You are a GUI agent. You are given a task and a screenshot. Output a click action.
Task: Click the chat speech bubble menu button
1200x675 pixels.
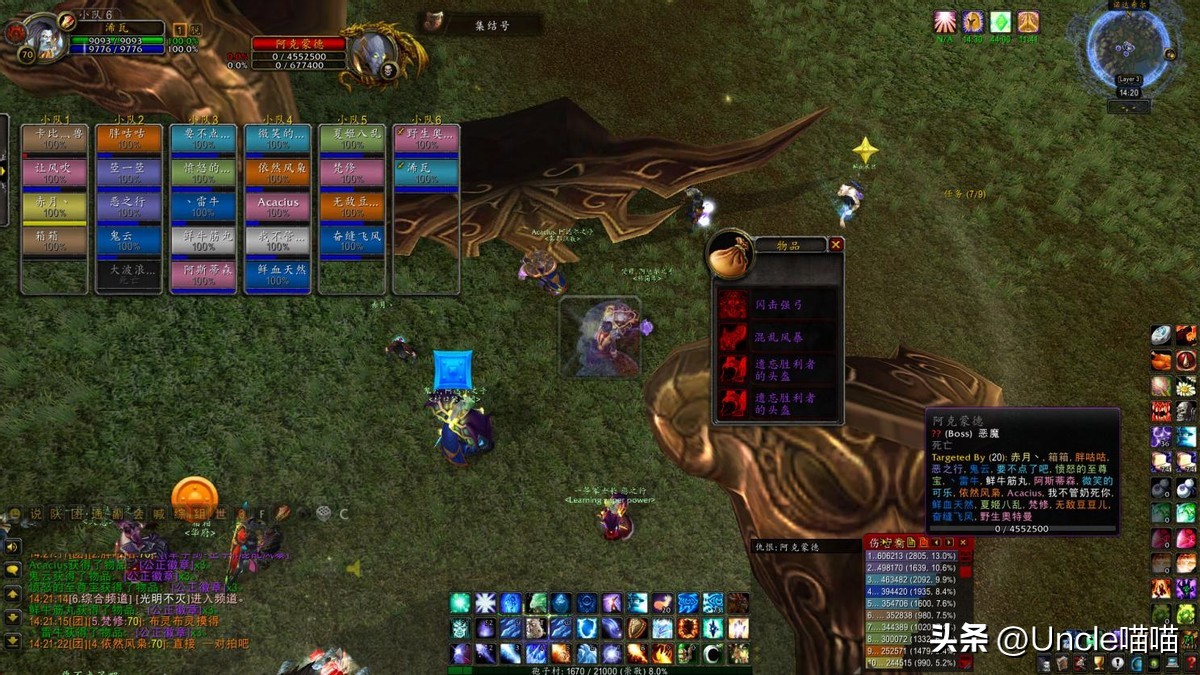pyautogui.click(x=13, y=570)
